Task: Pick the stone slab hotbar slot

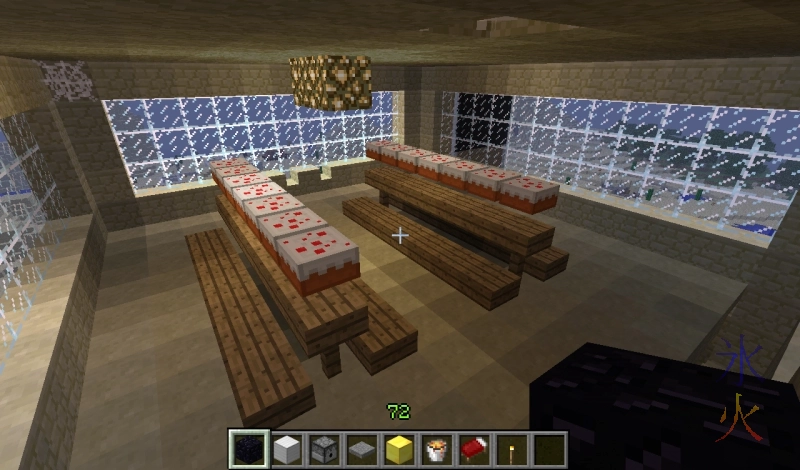Action: [x=360, y=449]
